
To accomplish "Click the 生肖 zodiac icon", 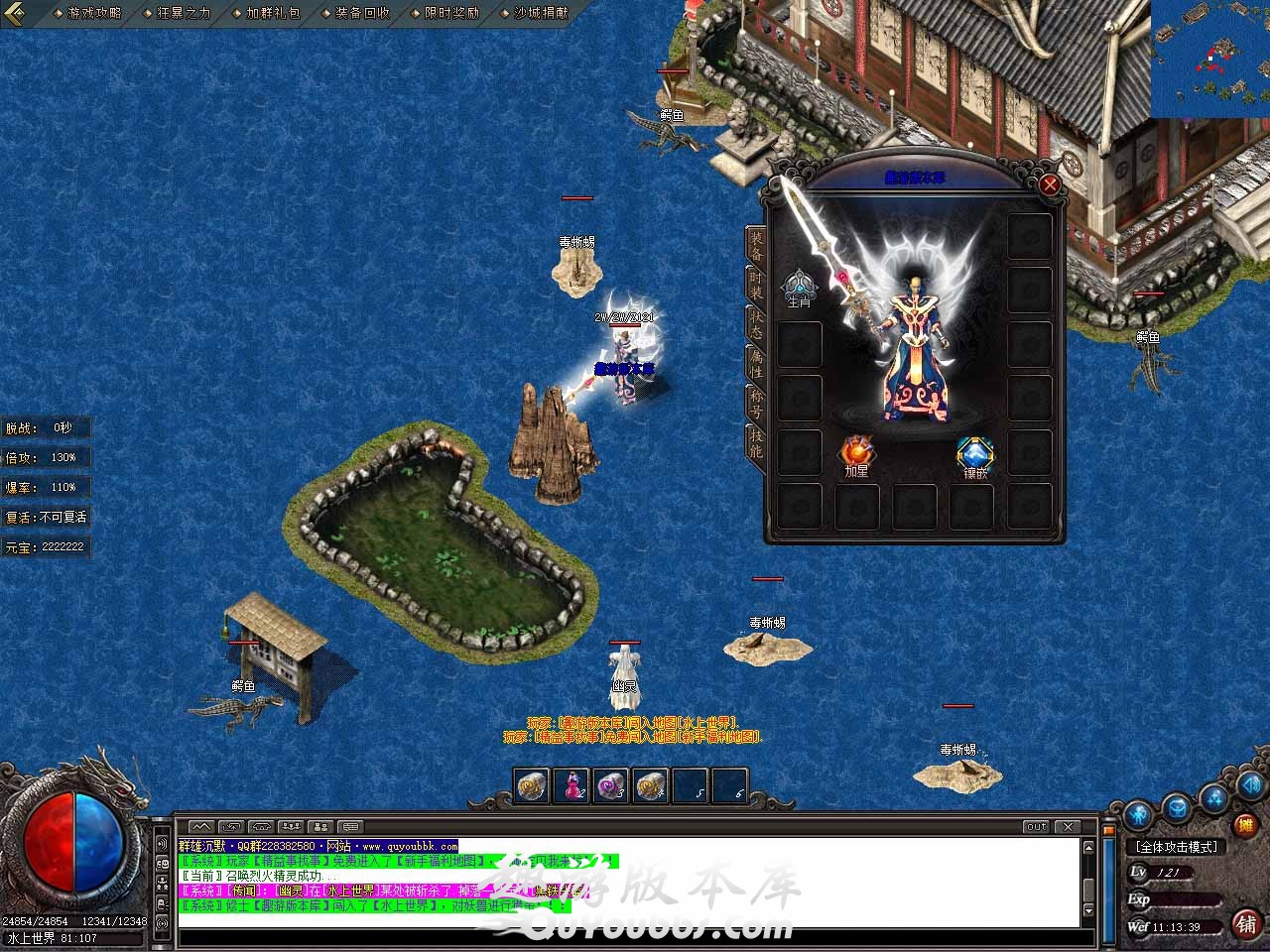I will click(799, 288).
